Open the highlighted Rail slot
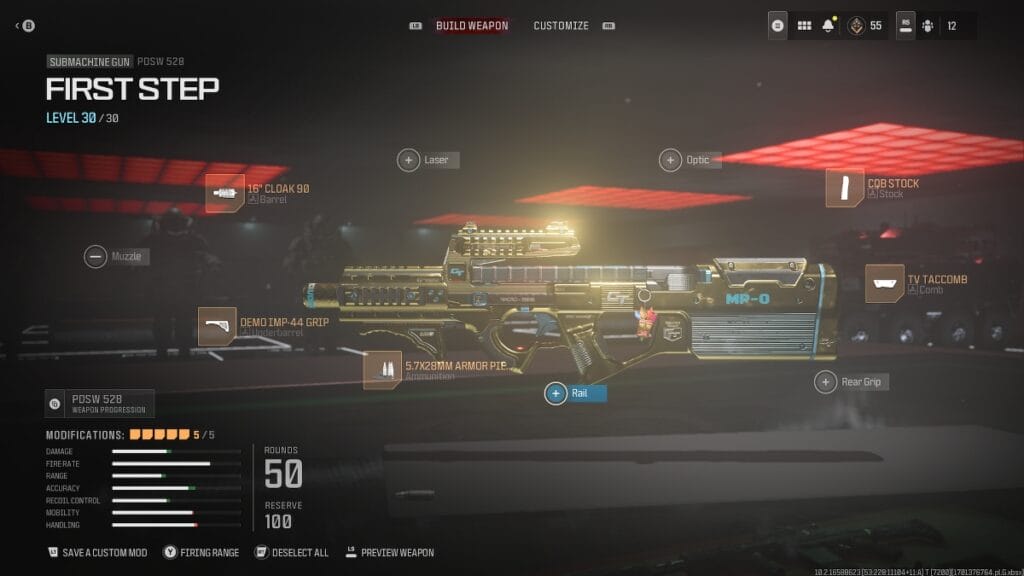 pyautogui.click(x=556, y=393)
